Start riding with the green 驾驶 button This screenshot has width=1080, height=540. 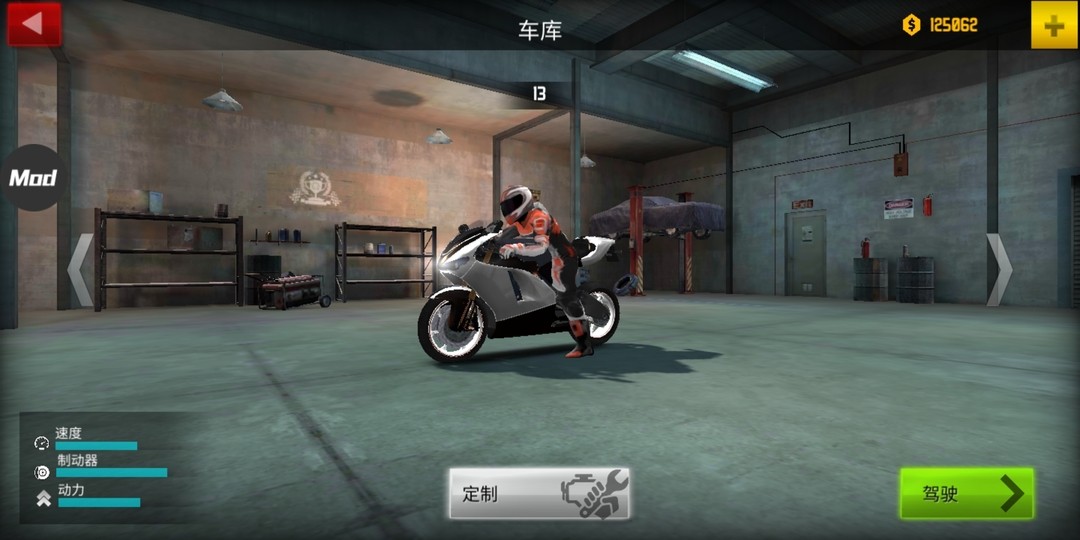[966, 493]
